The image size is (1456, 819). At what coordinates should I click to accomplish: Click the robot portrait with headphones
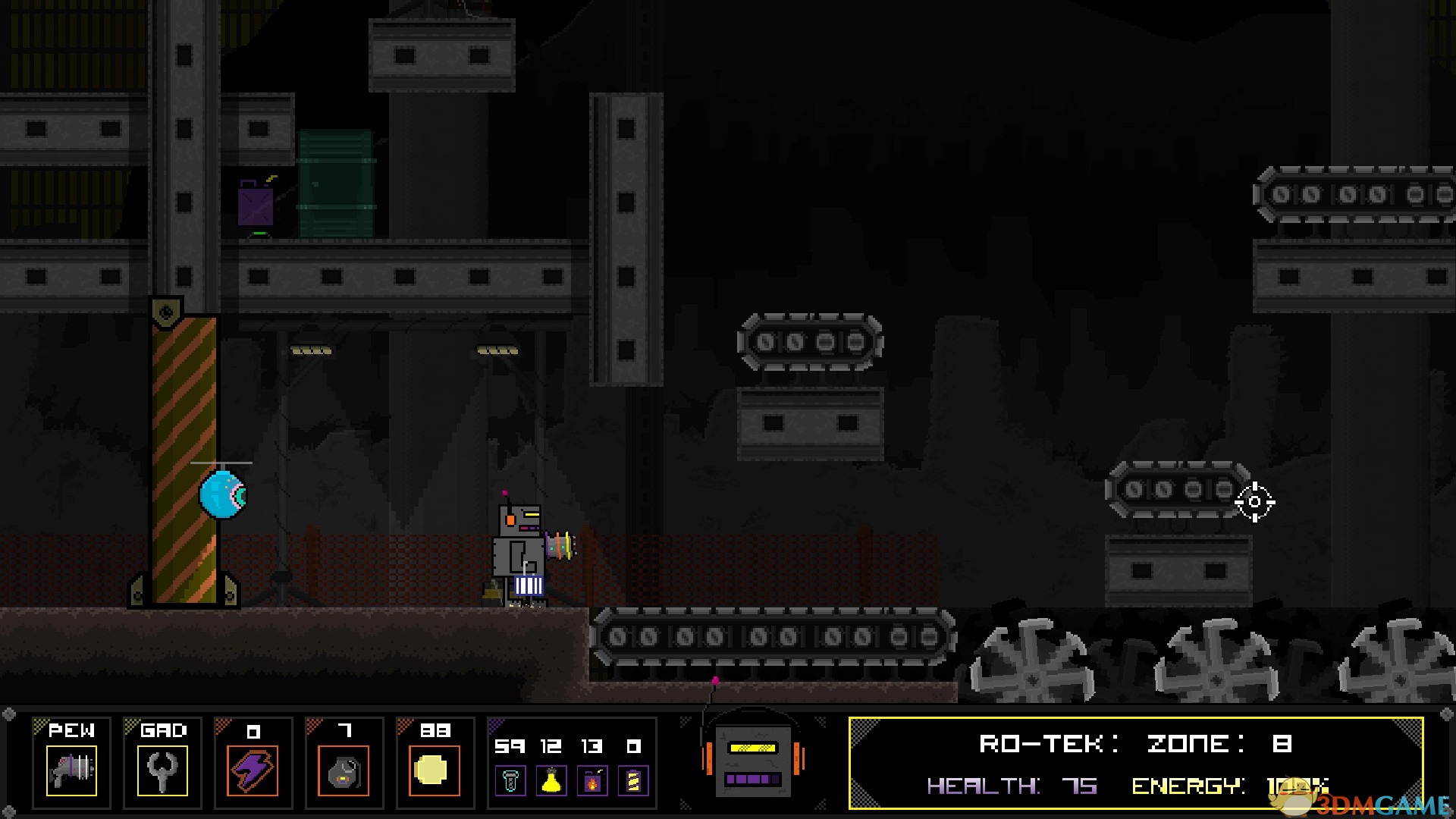point(753,758)
